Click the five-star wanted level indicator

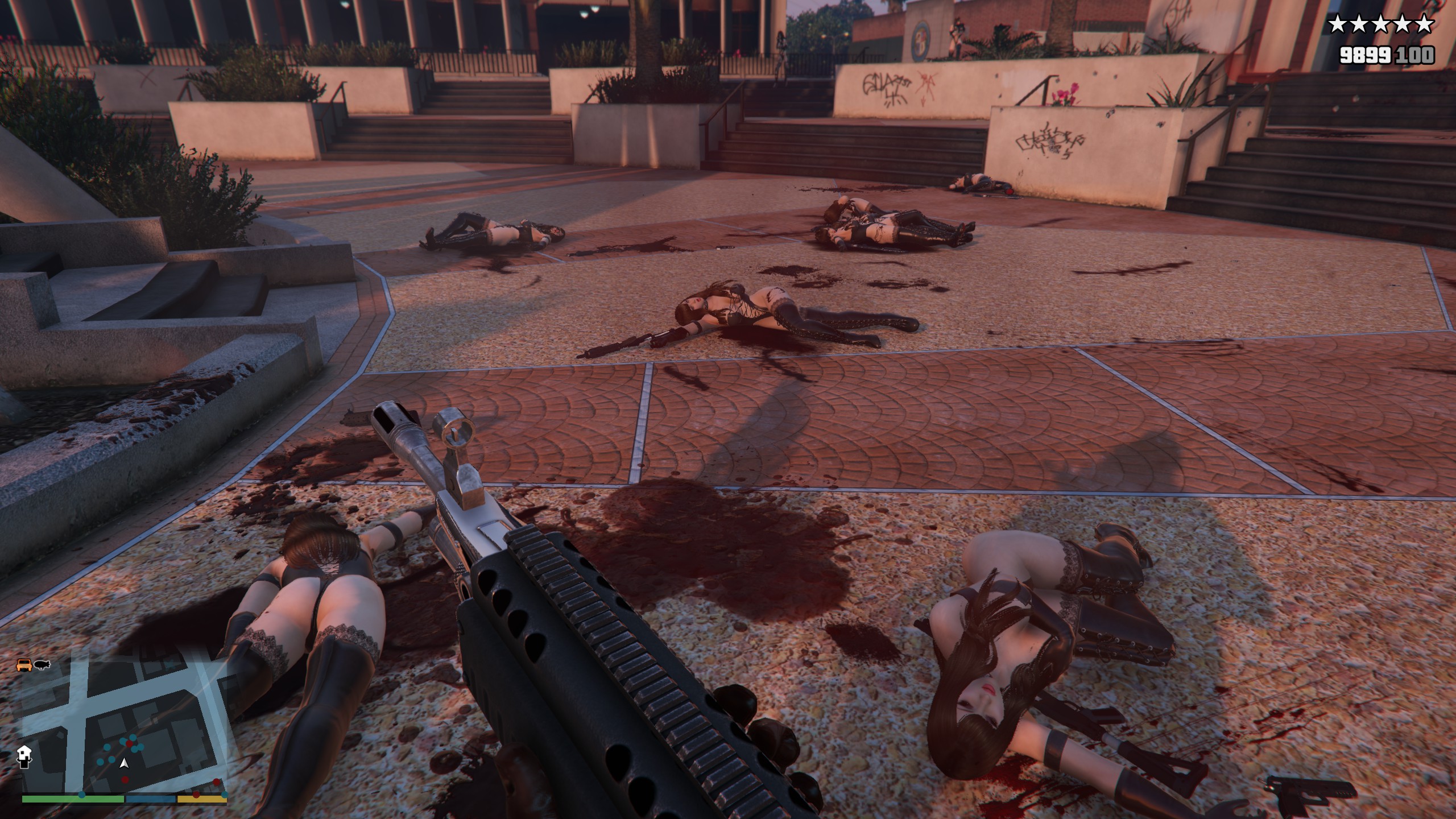pyautogui.click(x=1380, y=25)
